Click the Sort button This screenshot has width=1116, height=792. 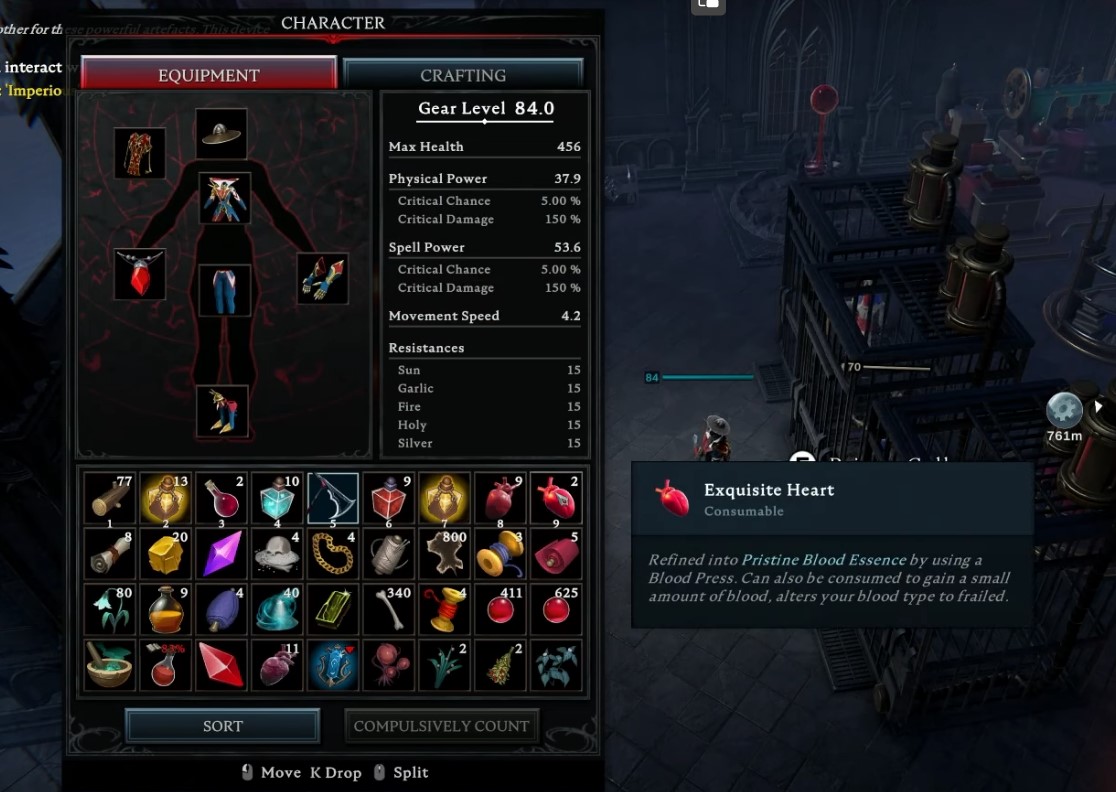(222, 726)
